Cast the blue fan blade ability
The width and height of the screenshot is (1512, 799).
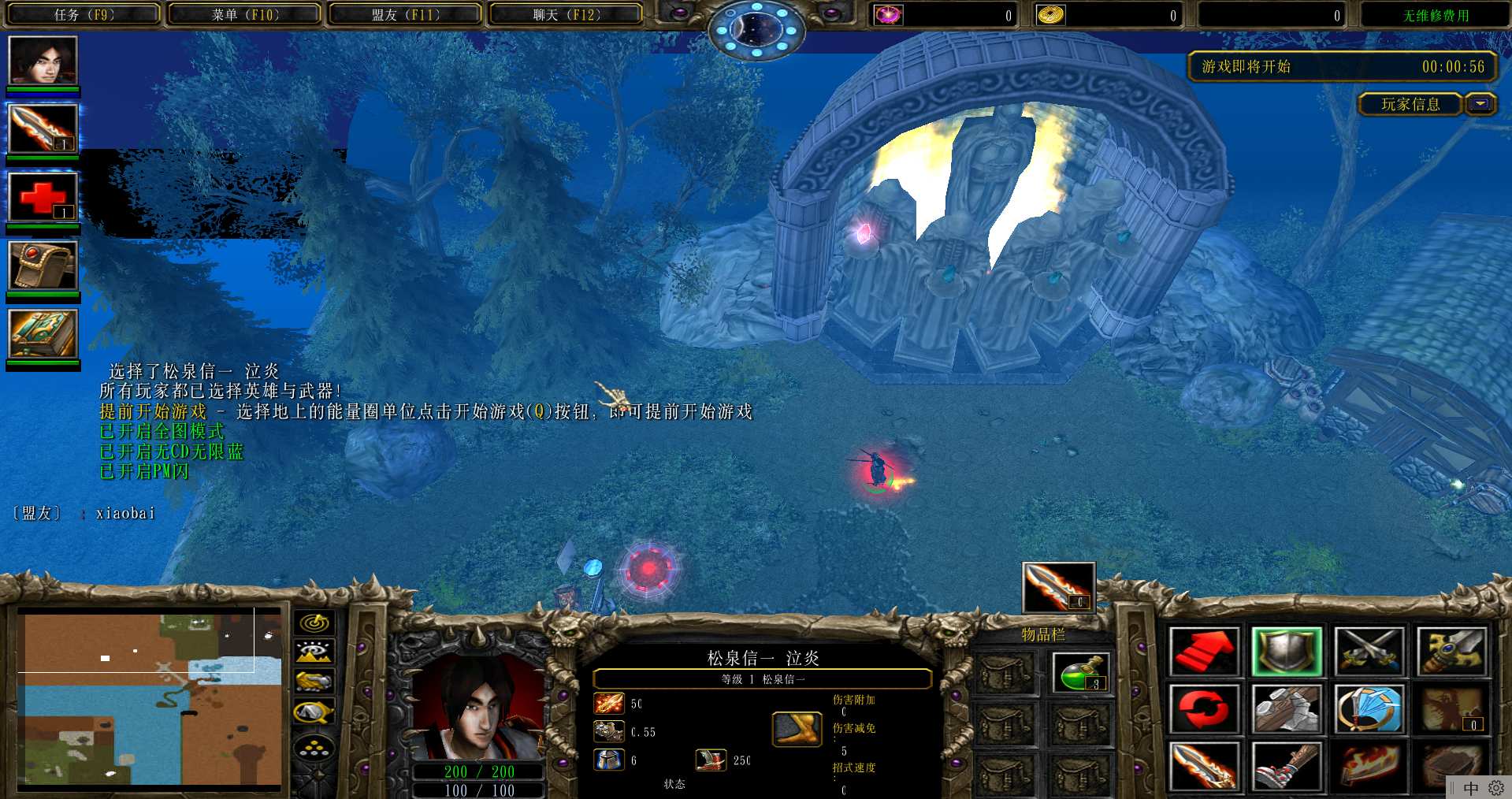point(1369,708)
